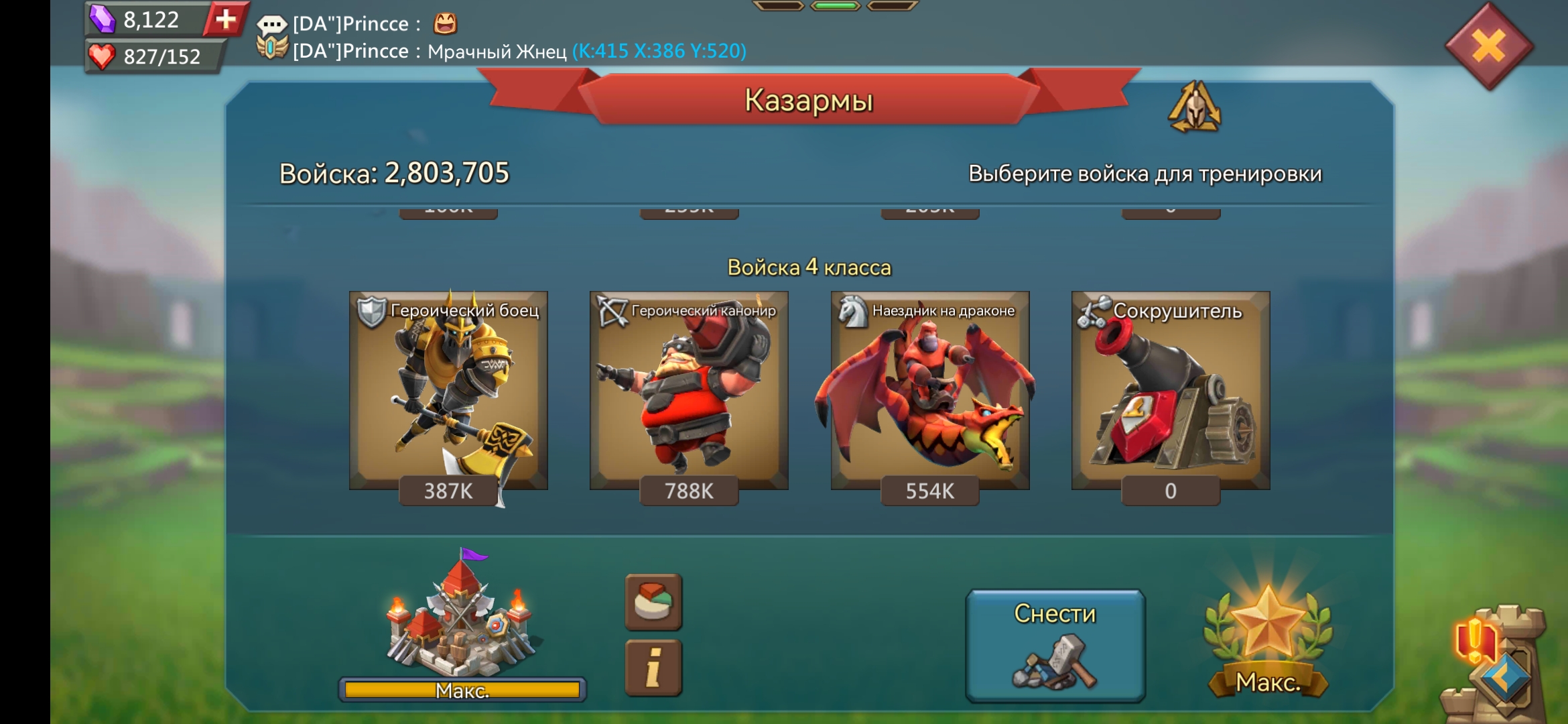Image resolution: width=1568 pixels, height=724 pixels.
Task: Tap the gold star Макс. badge
Action: pos(1268,640)
